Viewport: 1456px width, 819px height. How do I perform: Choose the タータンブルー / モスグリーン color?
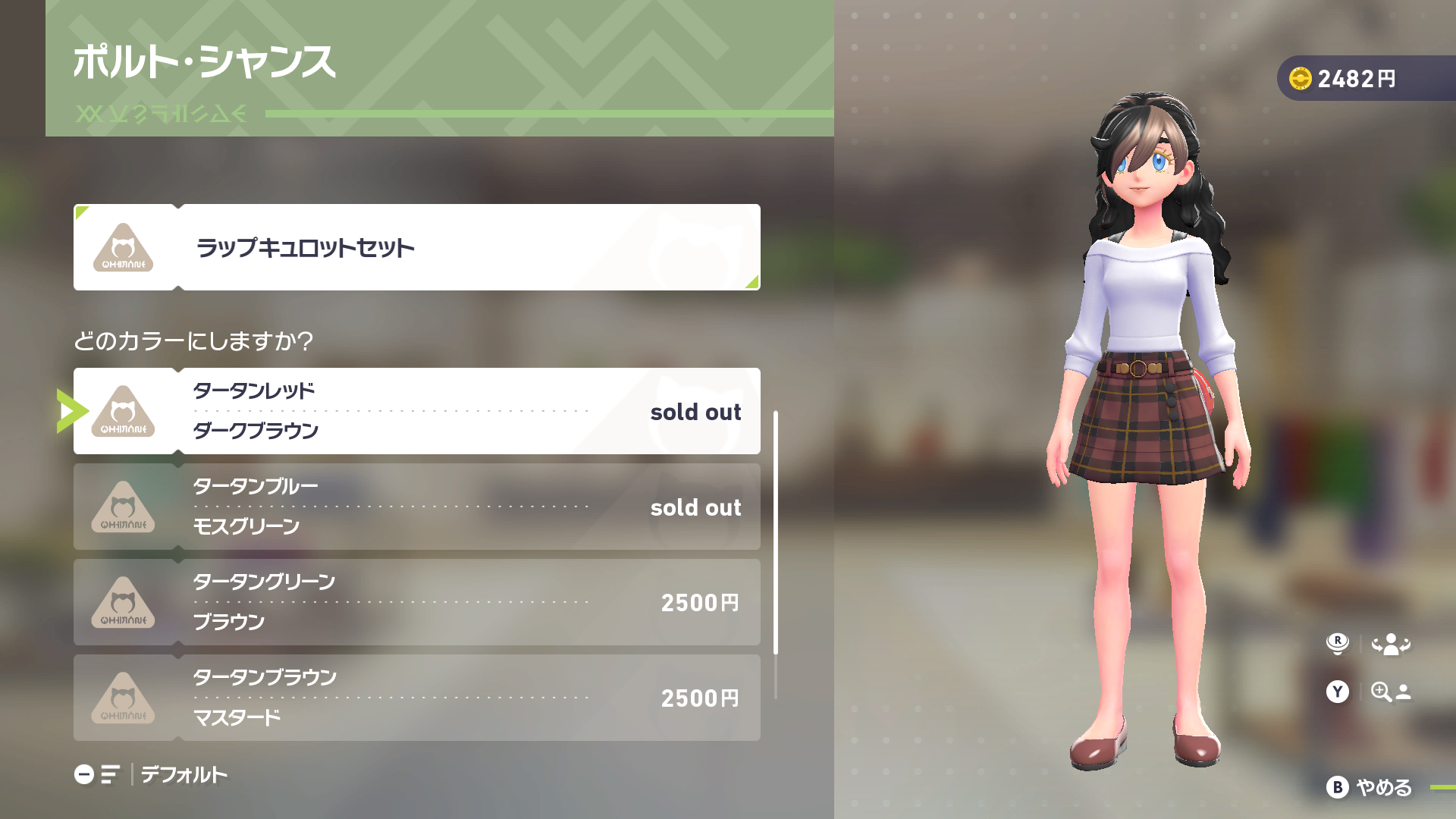(x=416, y=507)
